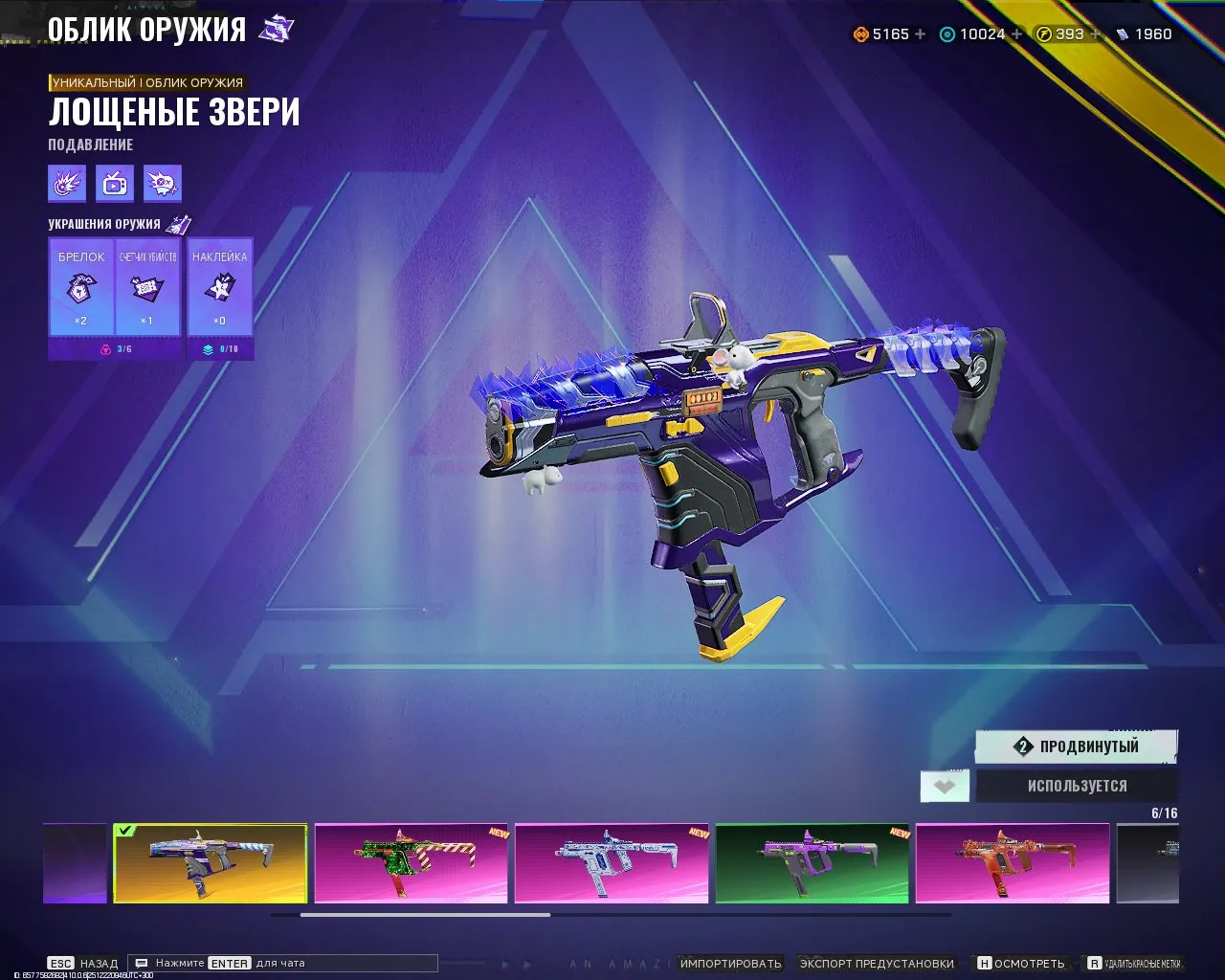The height and width of the screenshot is (980, 1225).
Task: Click the Импортировать button
Action: coord(730,964)
